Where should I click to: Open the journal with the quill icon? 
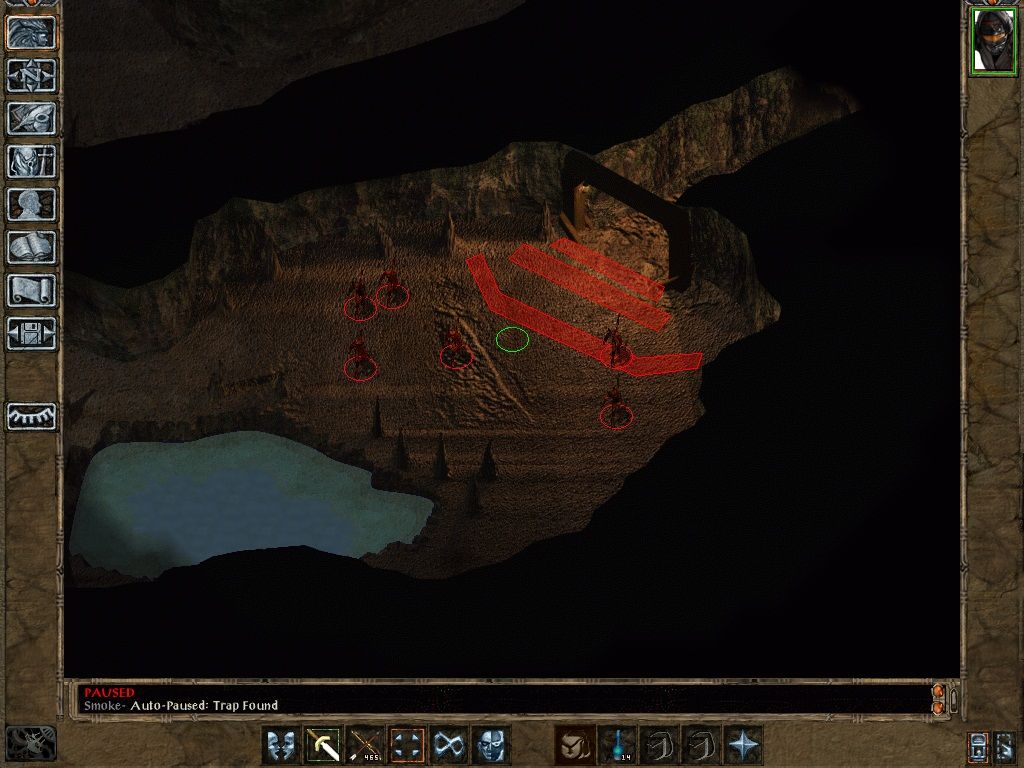pyautogui.click(x=31, y=118)
